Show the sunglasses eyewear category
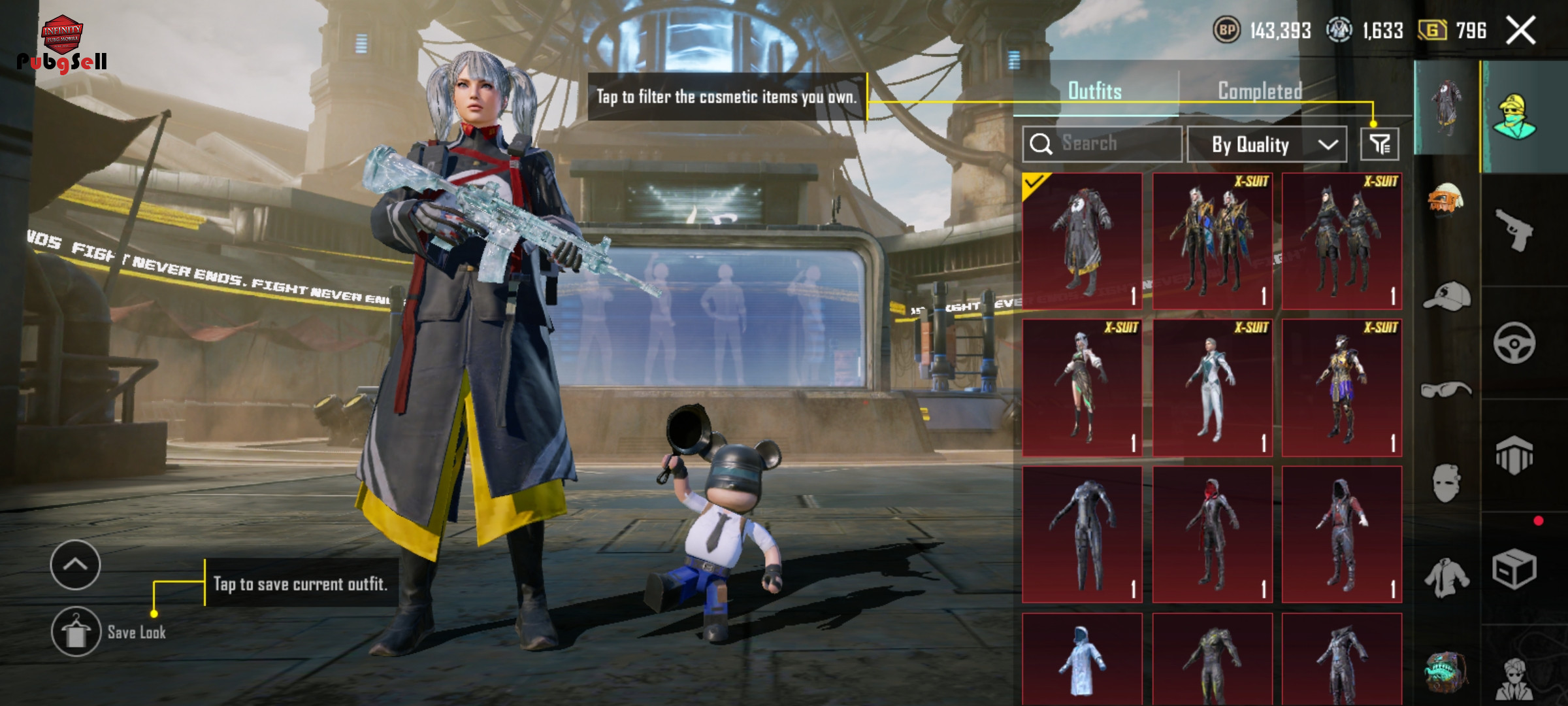This screenshot has width=1568, height=706. (1446, 390)
